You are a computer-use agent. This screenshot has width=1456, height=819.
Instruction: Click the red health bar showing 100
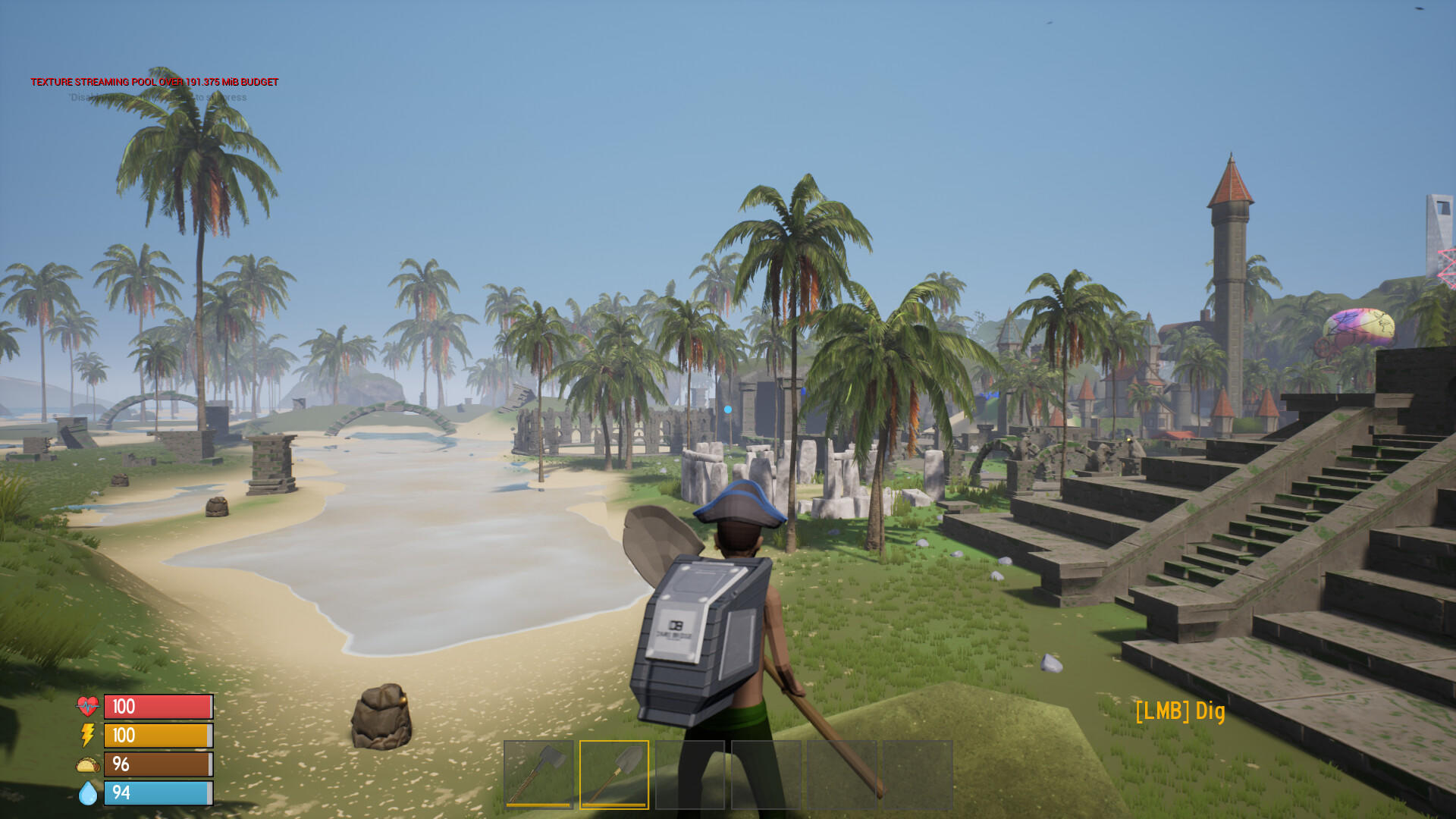[x=157, y=707]
